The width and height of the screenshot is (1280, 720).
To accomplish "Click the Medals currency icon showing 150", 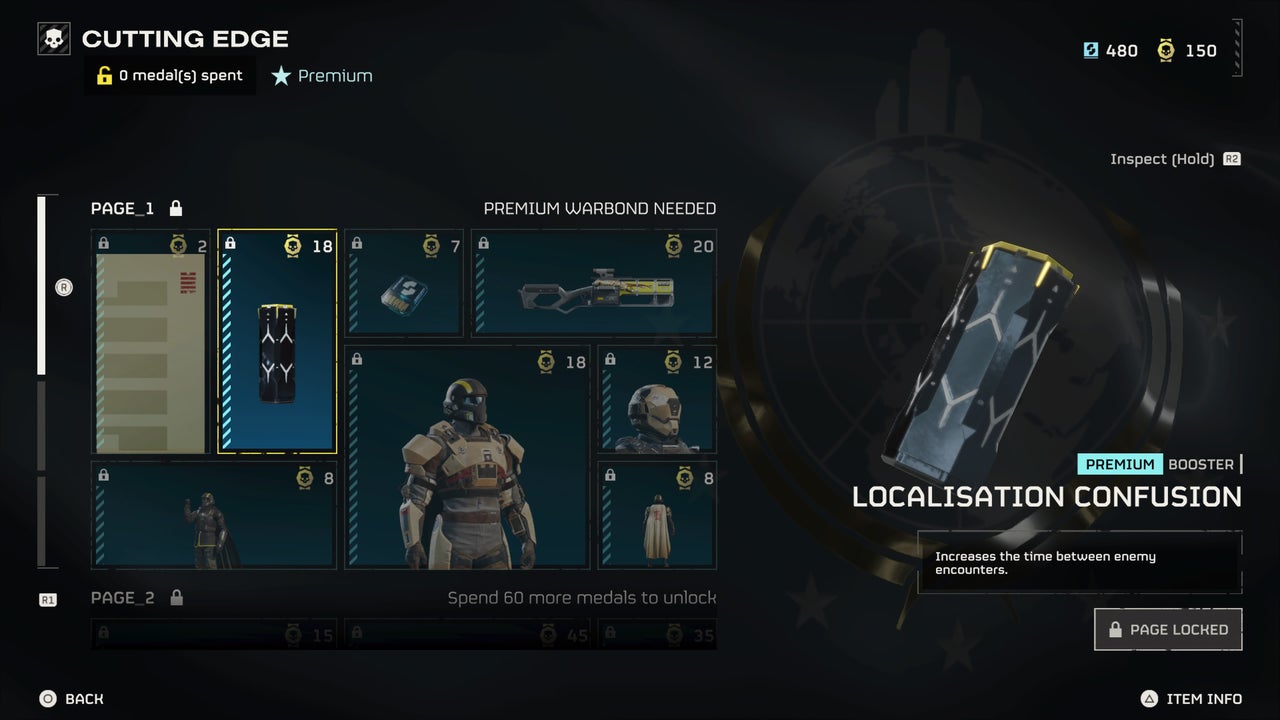I will (1166, 50).
